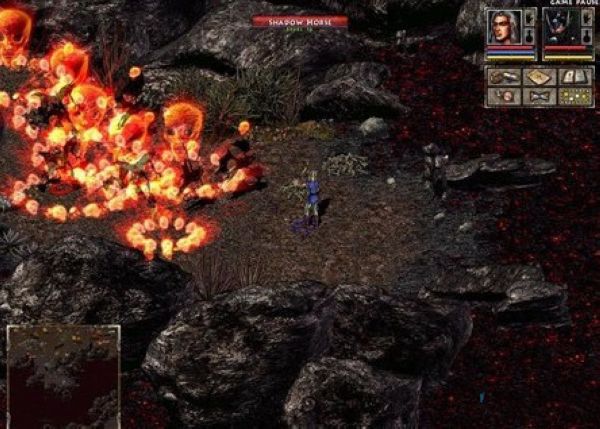Click the potion slot beside hero portrait
Image resolution: width=600 pixels, height=429 pixels.
(529, 36)
